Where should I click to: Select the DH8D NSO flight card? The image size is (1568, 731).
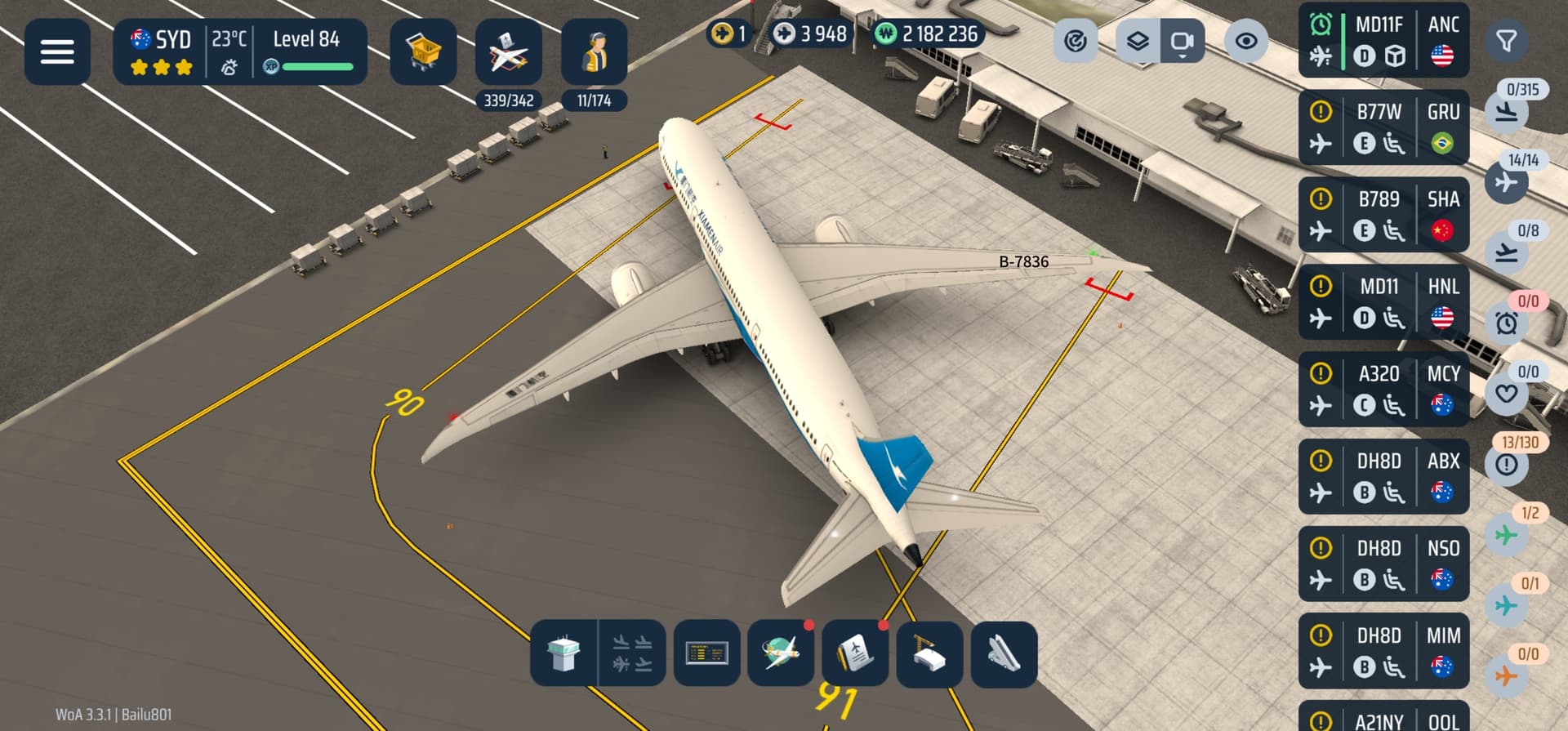coord(1383,564)
